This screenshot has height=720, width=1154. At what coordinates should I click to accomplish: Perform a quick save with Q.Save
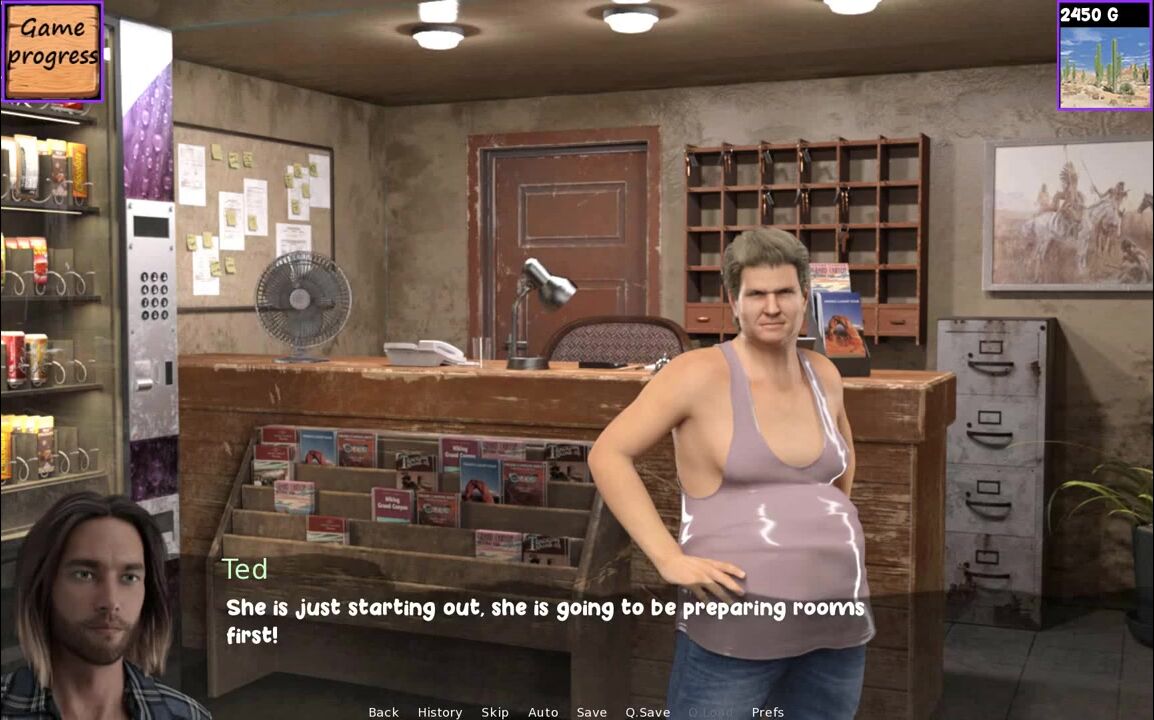[648, 712]
